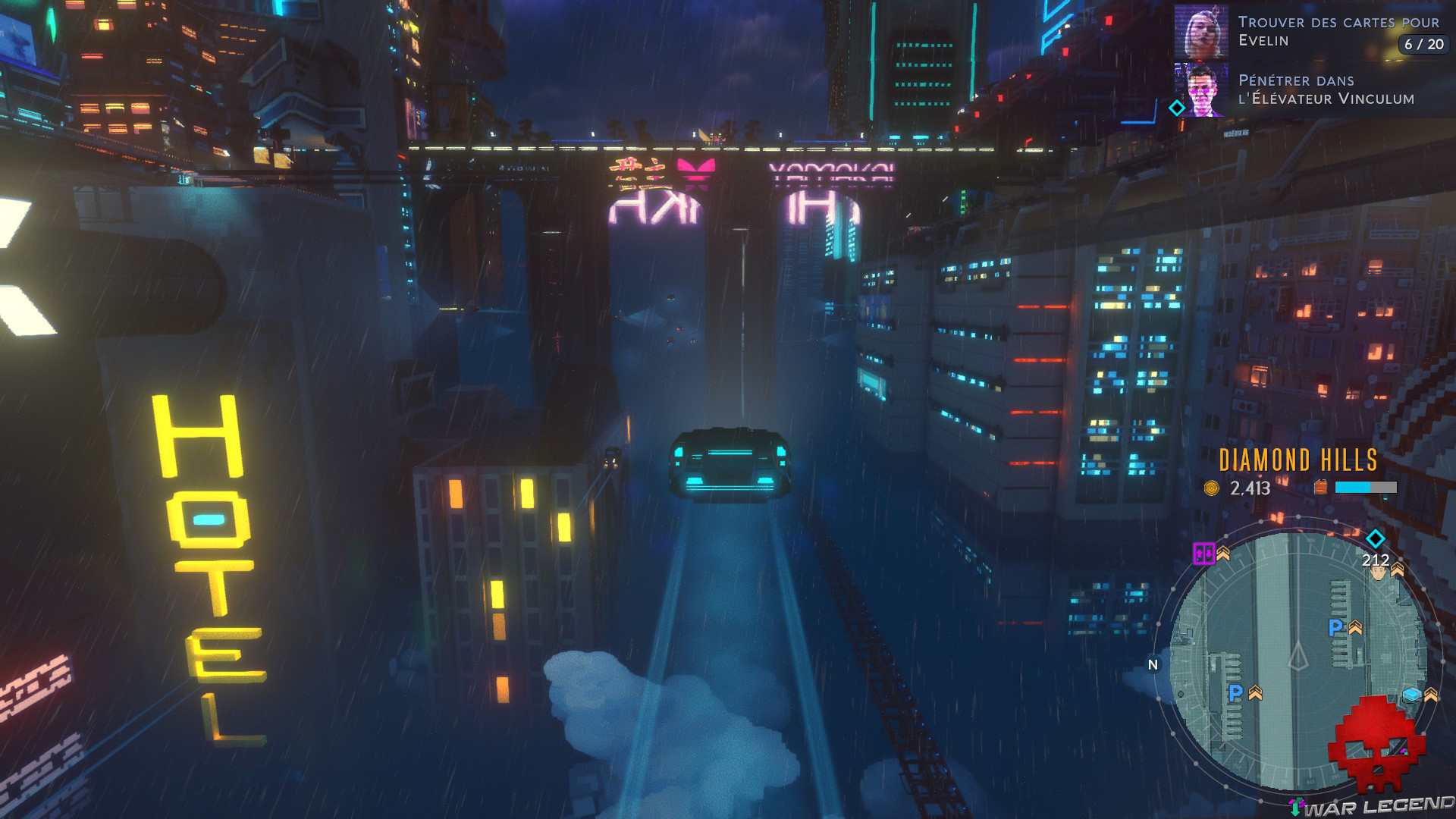This screenshot has width=1456, height=819.
Task: Click the cyan package icon on the minimap
Action: click(1412, 695)
